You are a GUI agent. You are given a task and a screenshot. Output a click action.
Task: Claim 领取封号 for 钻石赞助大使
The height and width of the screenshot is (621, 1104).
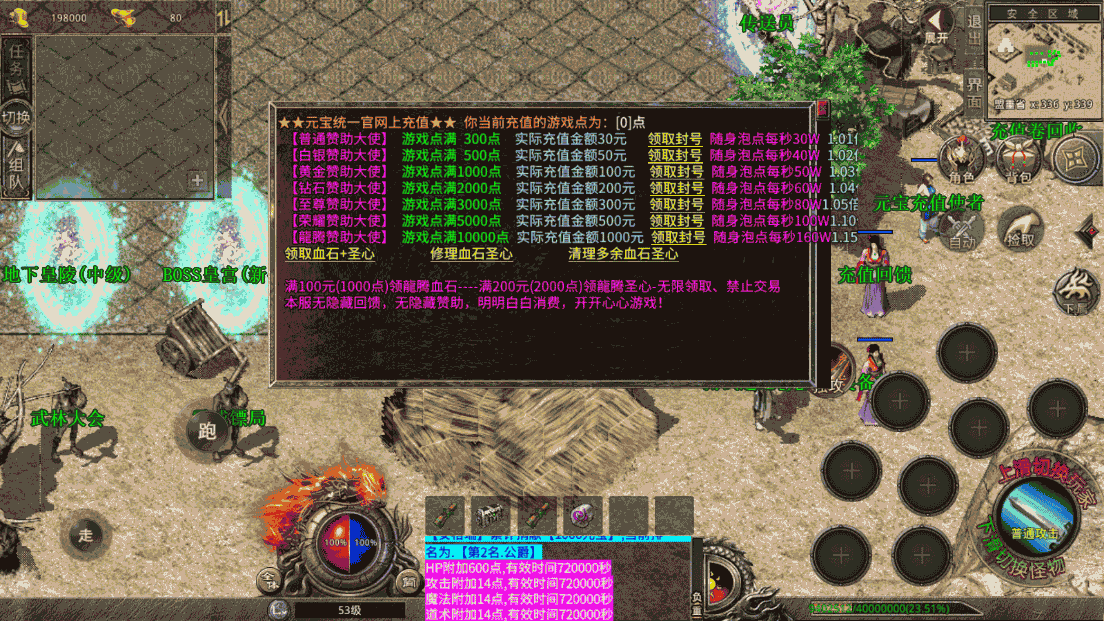pyautogui.click(x=677, y=188)
